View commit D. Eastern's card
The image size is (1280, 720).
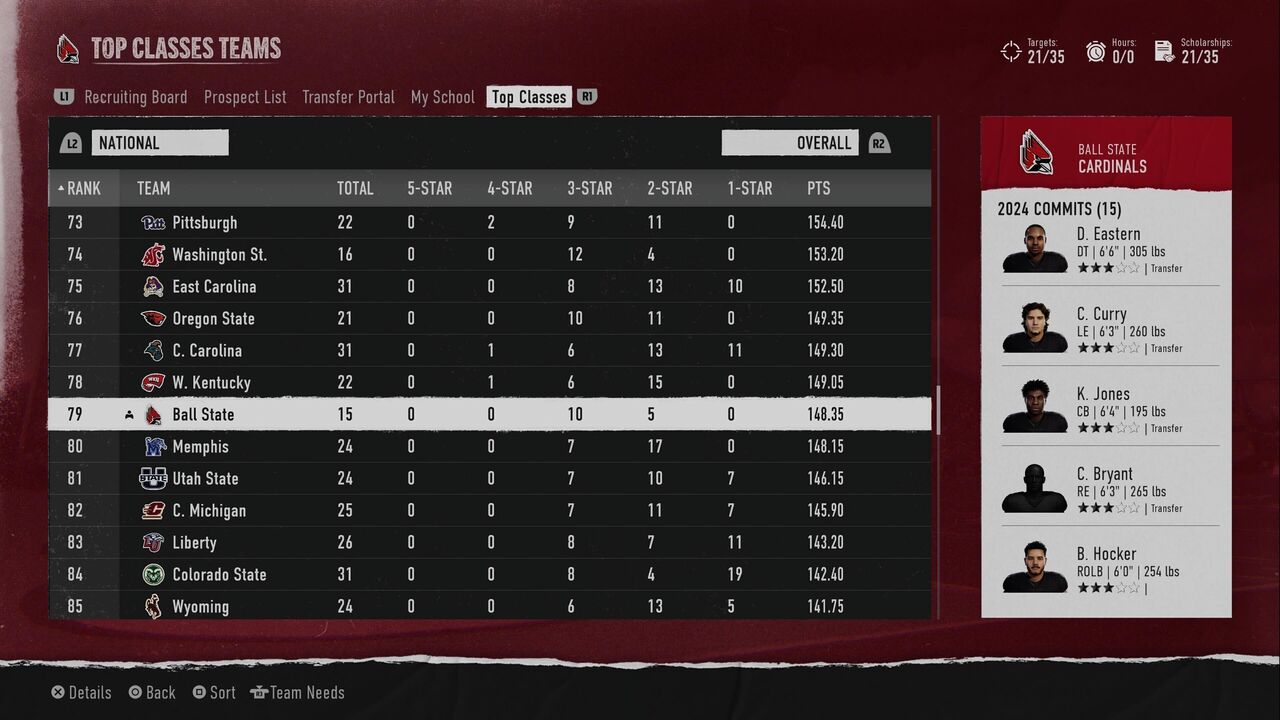(x=1106, y=249)
